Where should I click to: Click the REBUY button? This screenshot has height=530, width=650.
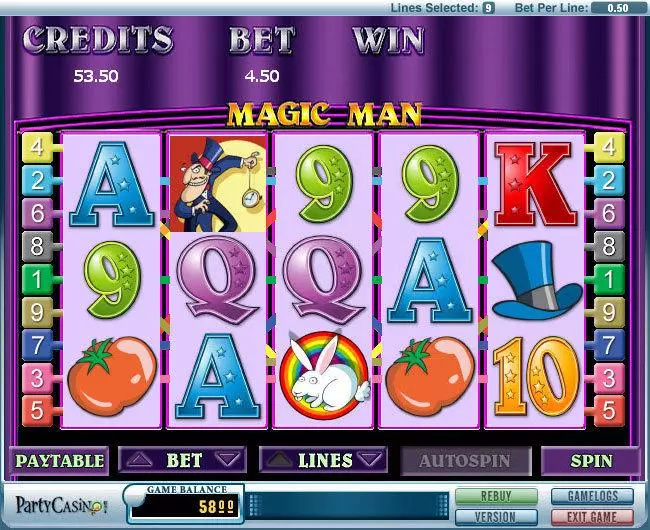495,496
